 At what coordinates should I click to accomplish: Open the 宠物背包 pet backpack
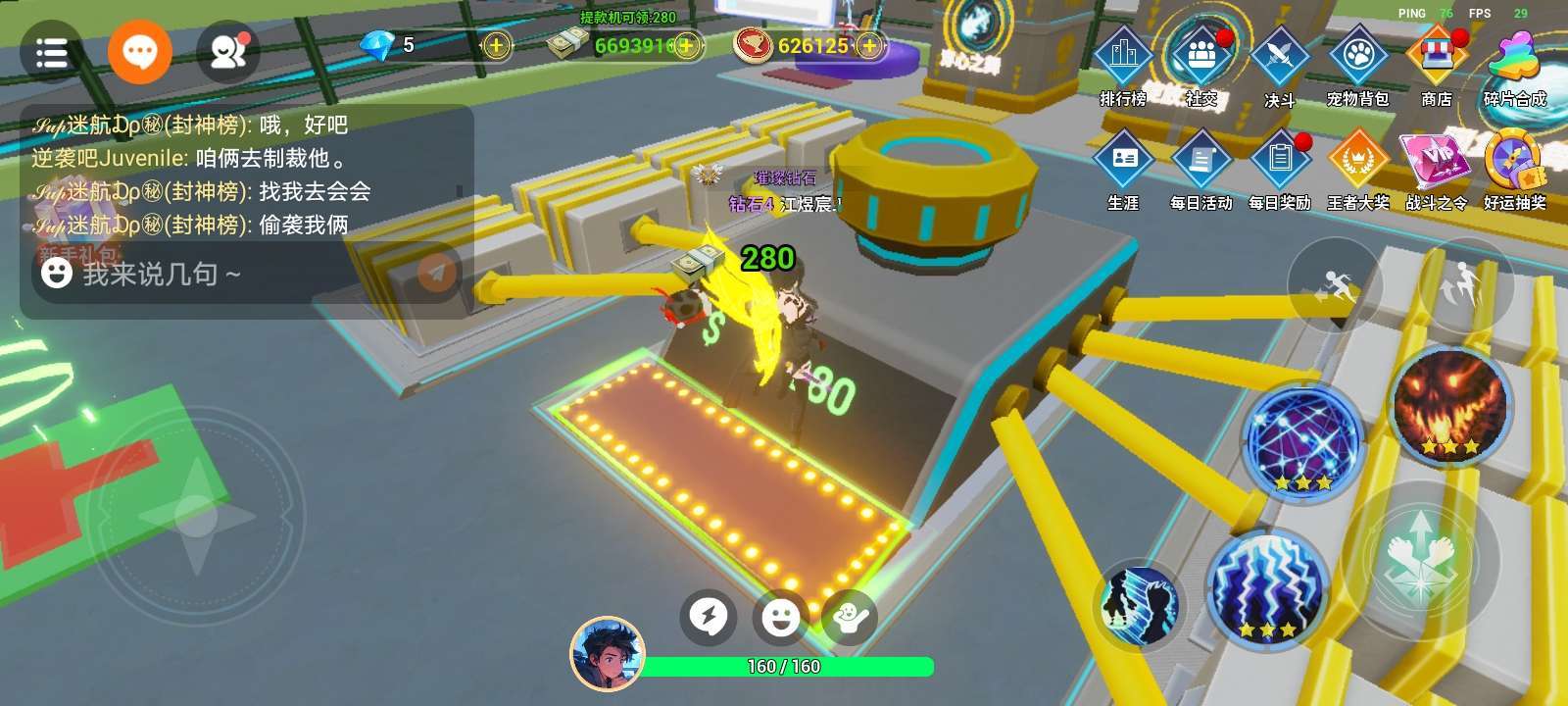point(1357,63)
